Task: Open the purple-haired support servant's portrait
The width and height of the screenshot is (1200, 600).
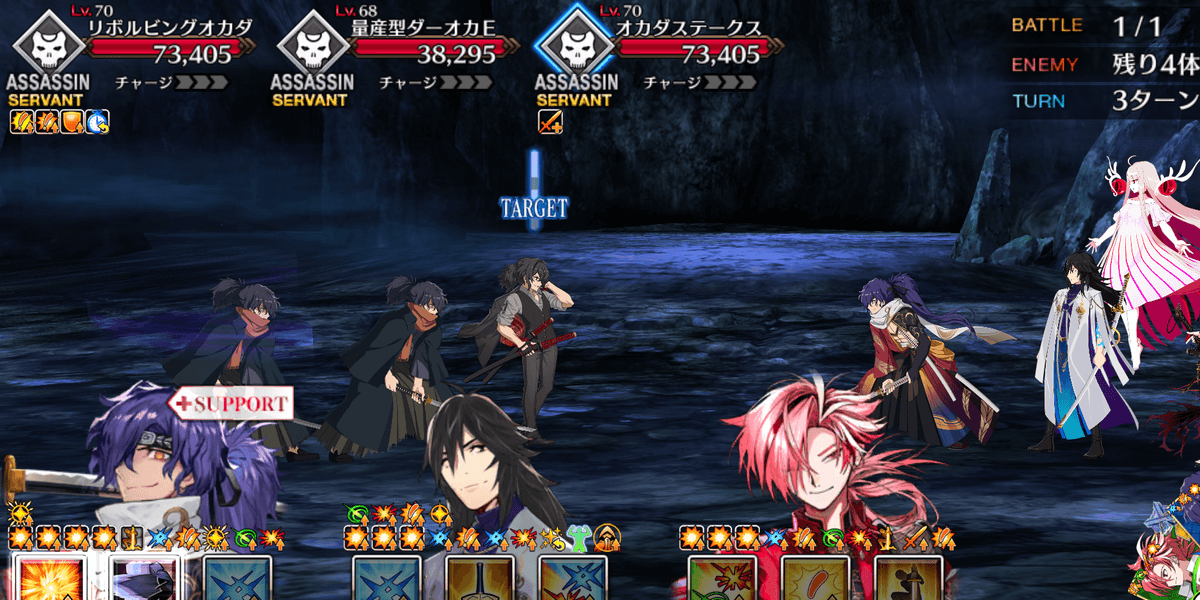Action: pyautogui.click(x=150, y=460)
